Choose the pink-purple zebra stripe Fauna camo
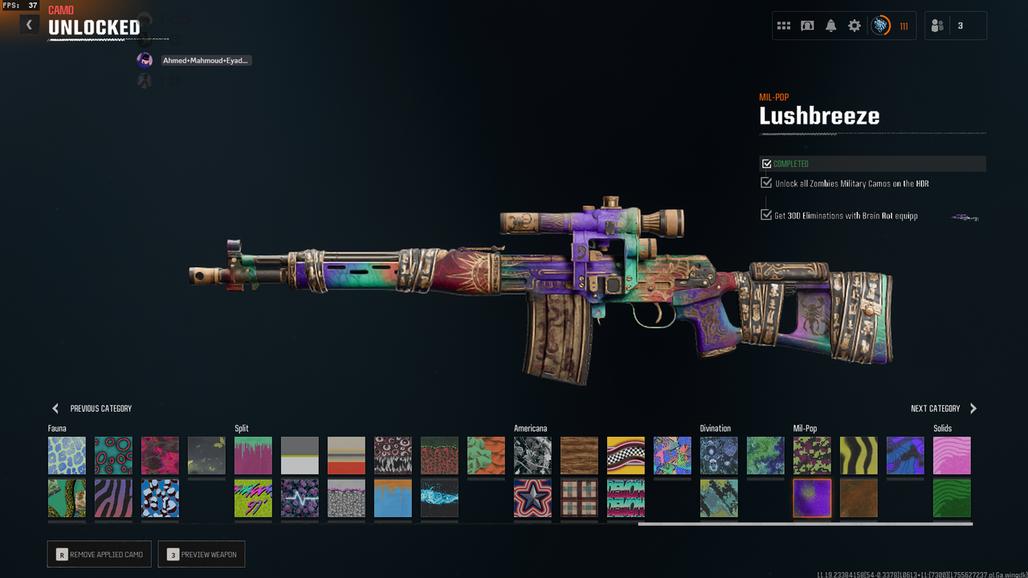The height and width of the screenshot is (578, 1028). (114, 497)
